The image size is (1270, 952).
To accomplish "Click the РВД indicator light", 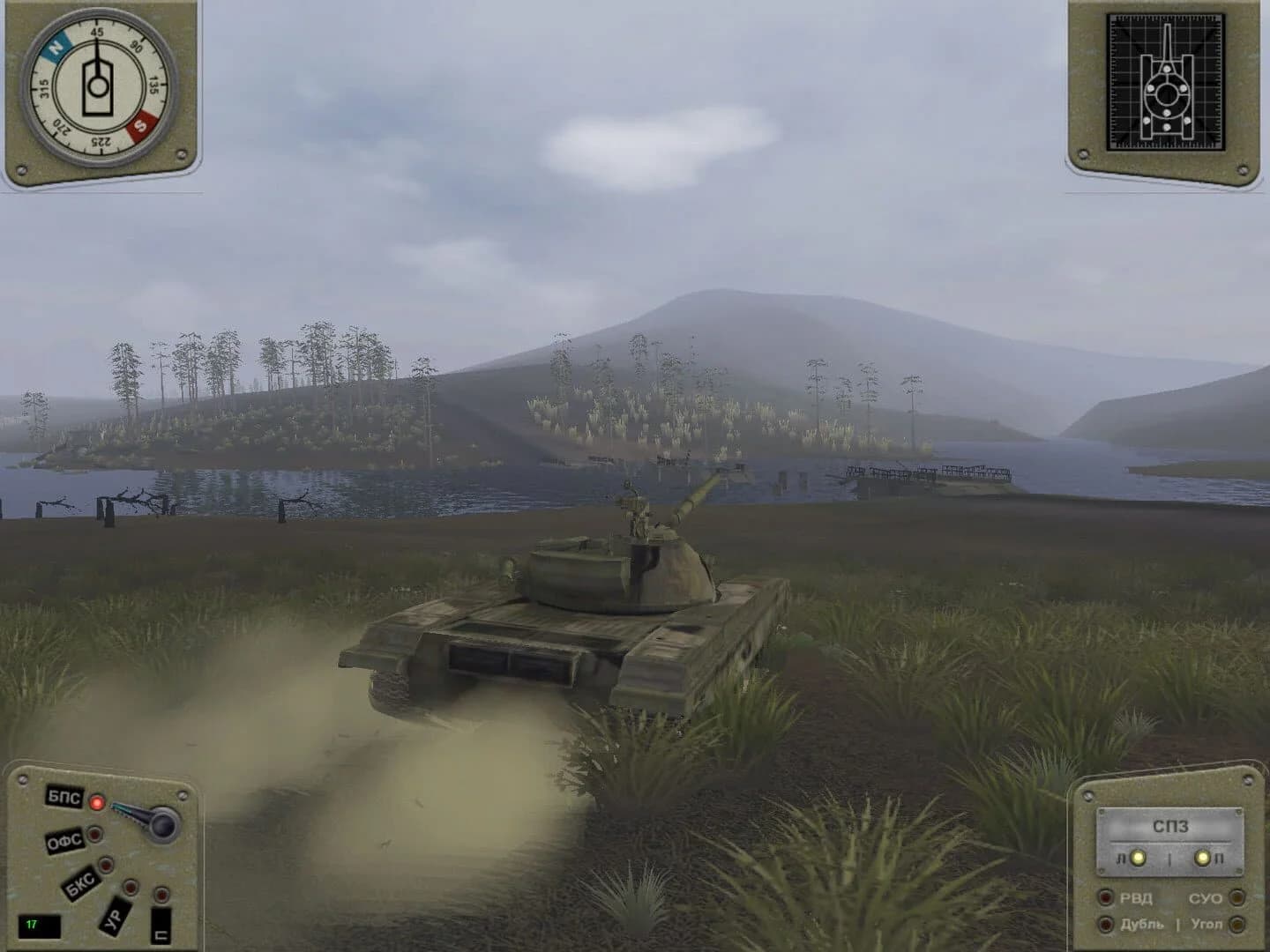I will pos(1106,897).
